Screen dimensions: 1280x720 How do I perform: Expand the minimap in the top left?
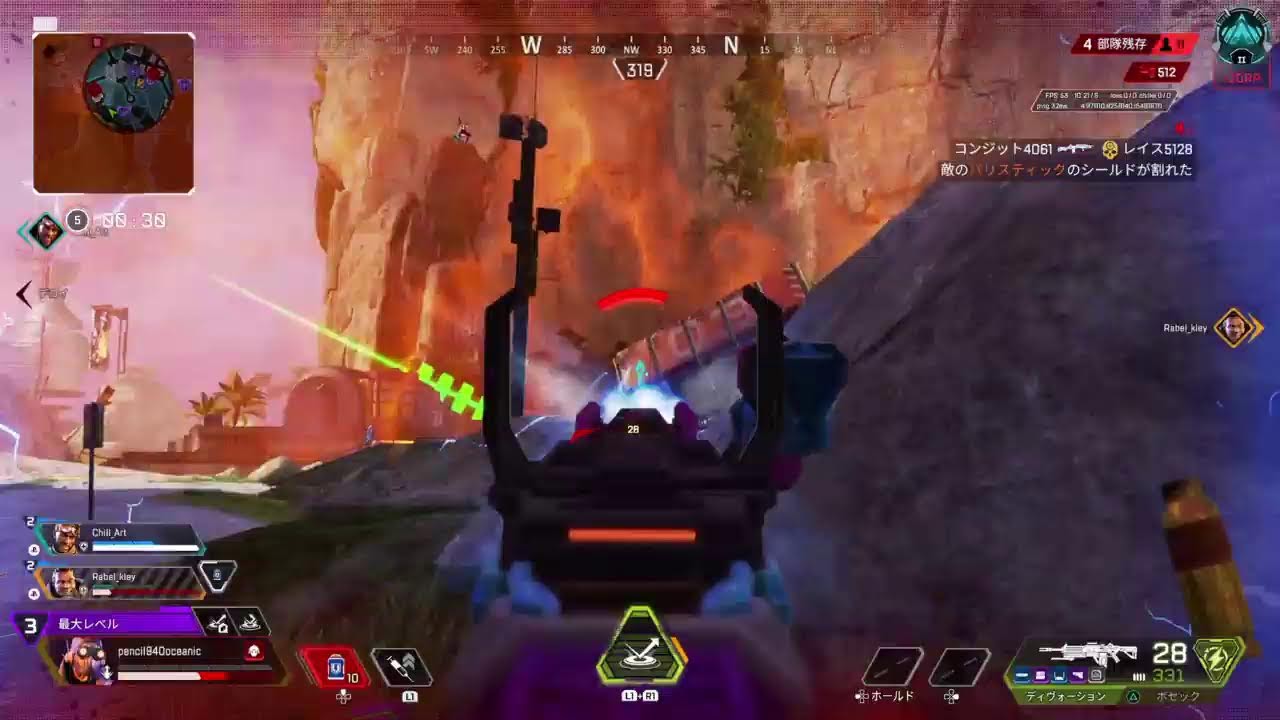pyautogui.click(x=113, y=112)
